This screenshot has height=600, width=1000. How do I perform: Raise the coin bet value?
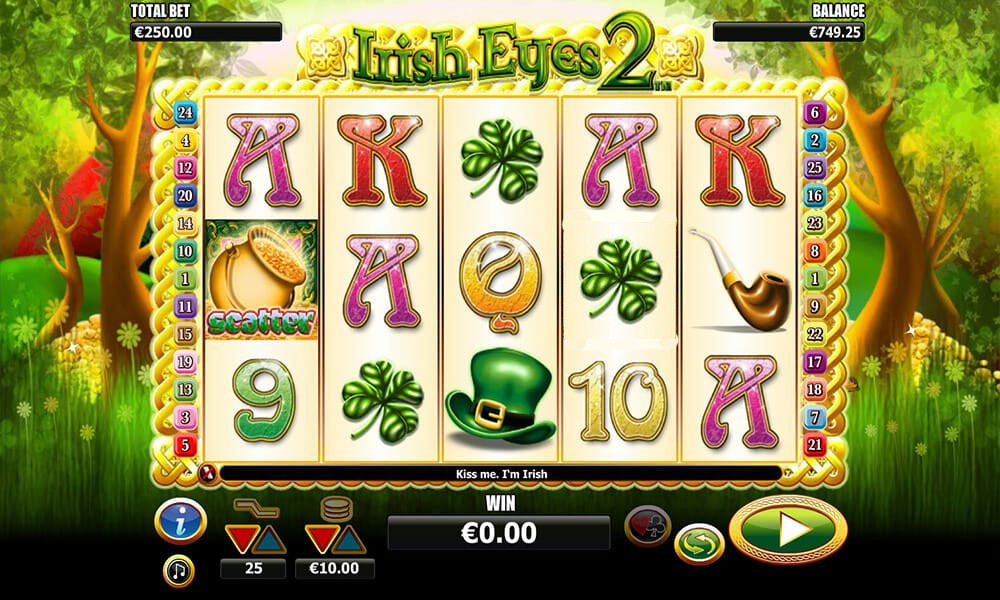pos(349,540)
